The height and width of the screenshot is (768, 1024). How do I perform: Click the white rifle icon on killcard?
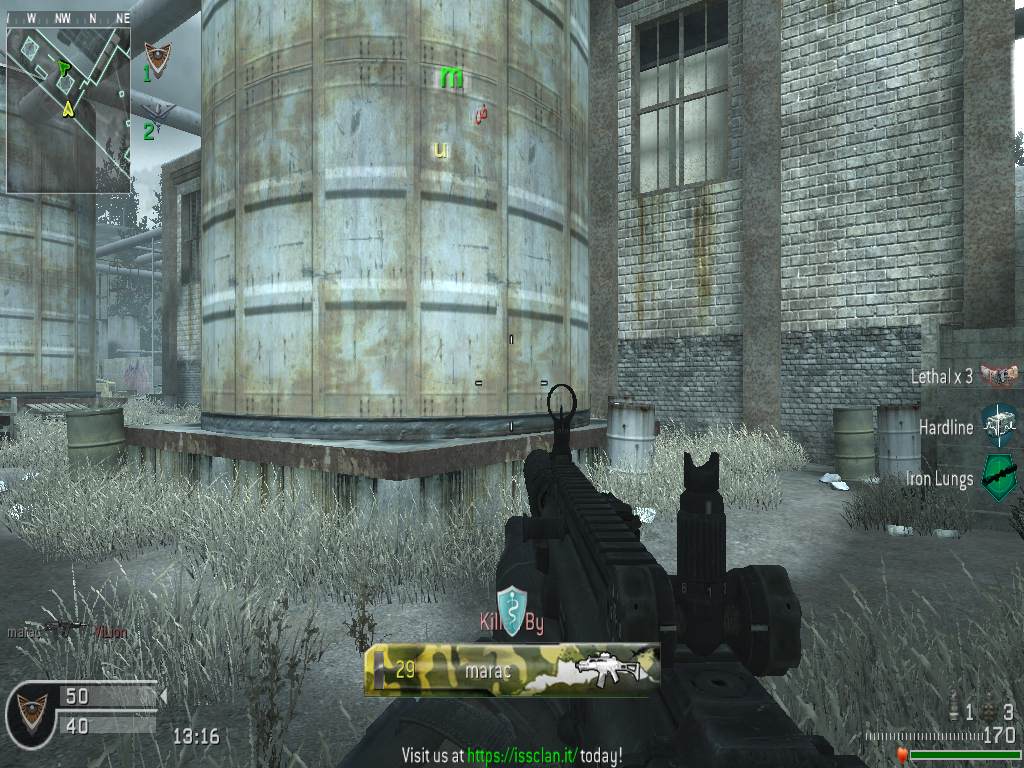coord(604,669)
